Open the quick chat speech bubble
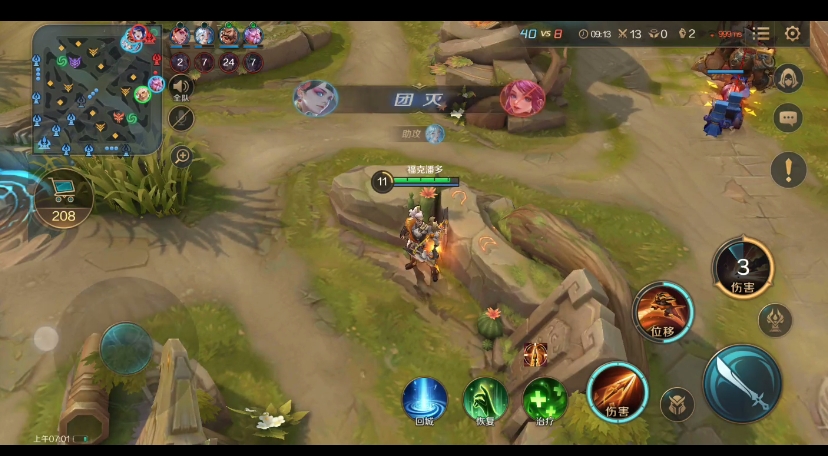Viewport: 828px width, 456px height. 789,118
